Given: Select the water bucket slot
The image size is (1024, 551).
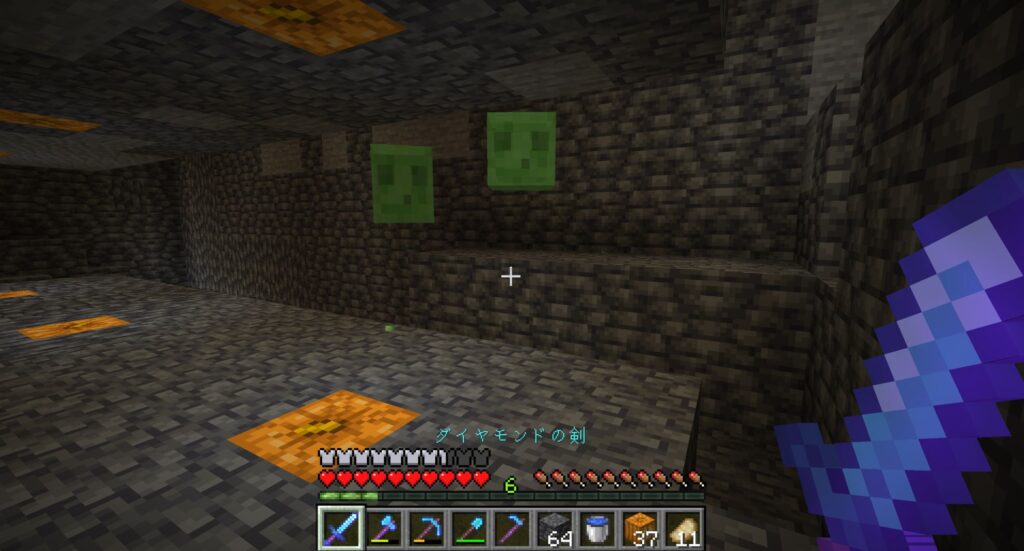Looking at the screenshot, I should pos(597,526).
